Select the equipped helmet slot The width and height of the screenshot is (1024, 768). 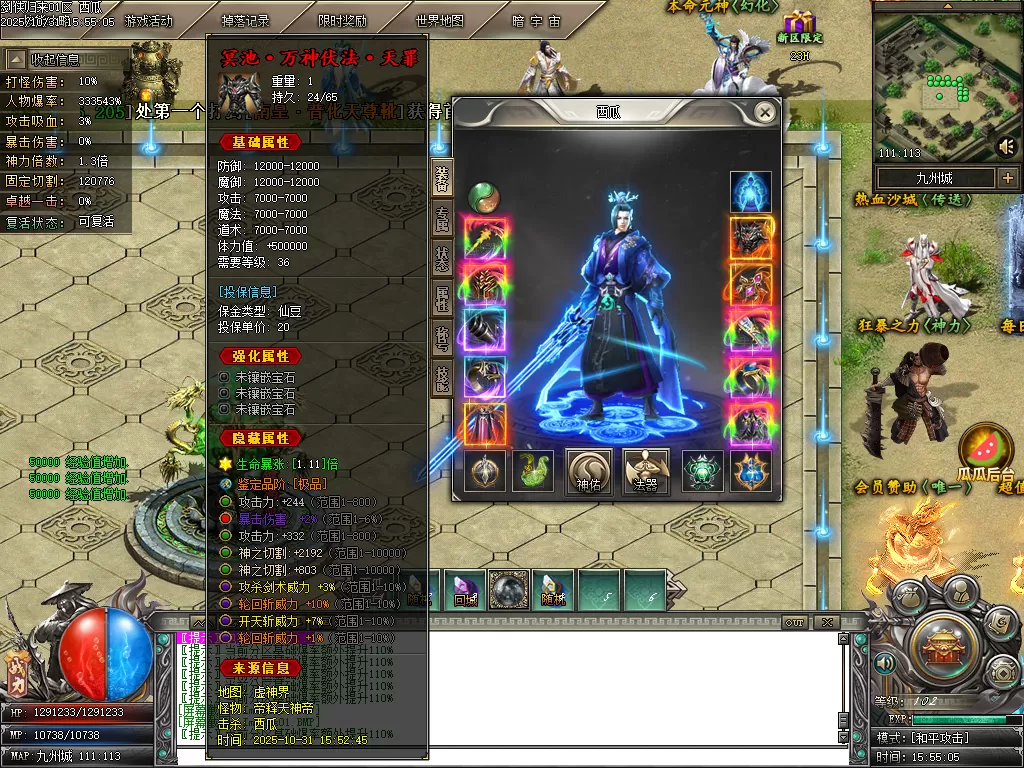[750, 238]
